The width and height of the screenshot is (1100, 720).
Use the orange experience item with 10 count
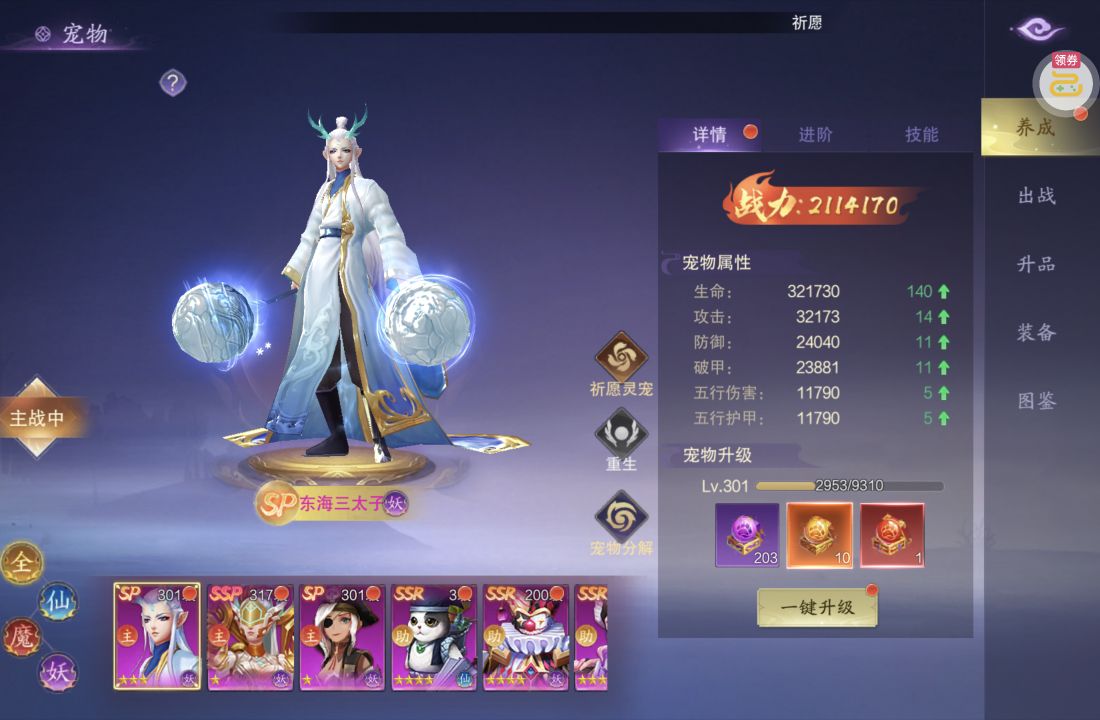[819, 534]
